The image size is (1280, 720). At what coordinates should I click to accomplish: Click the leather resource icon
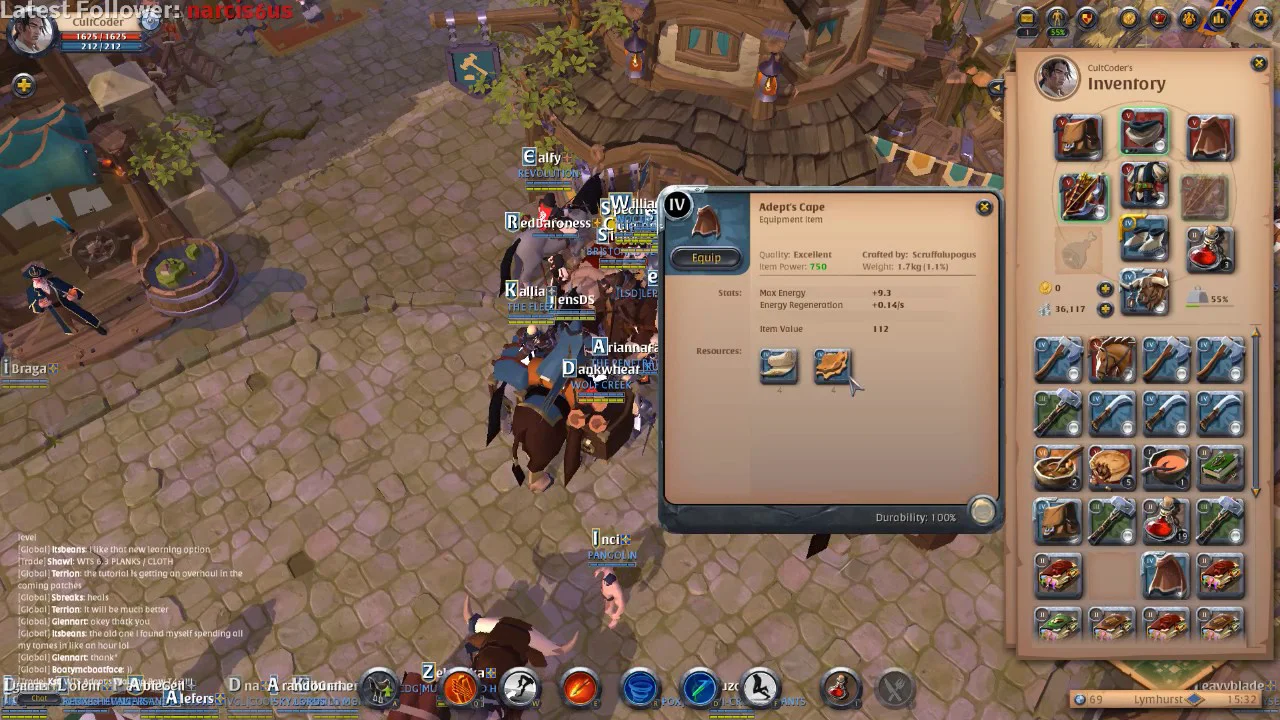832,367
